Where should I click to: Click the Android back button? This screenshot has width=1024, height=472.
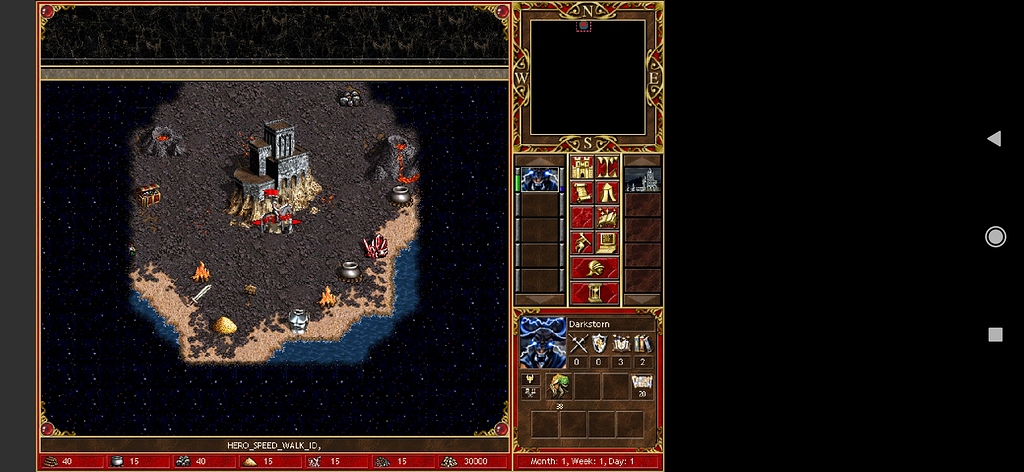[994, 139]
